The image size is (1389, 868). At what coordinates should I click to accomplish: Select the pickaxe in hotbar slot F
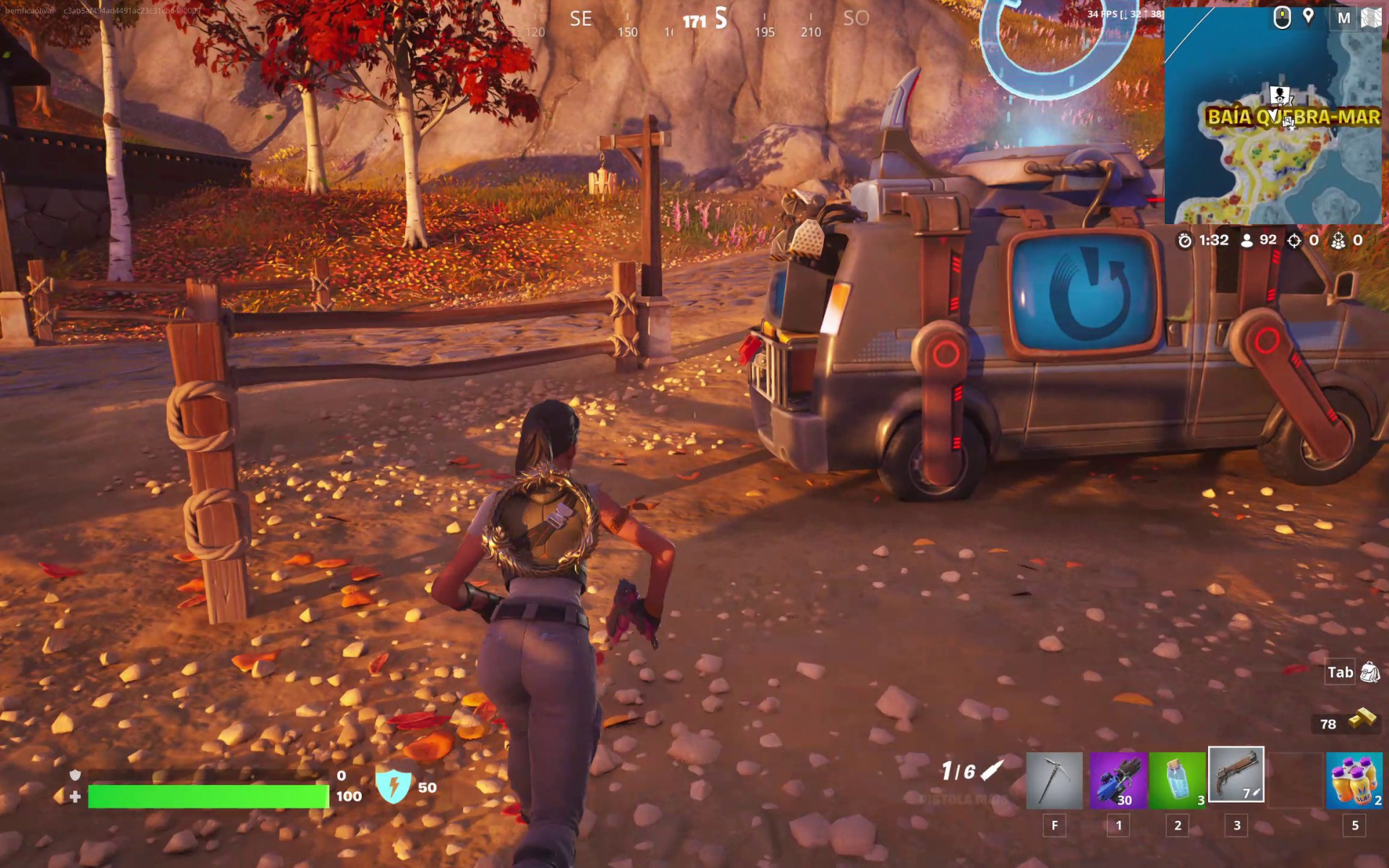(x=1054, y=778)
